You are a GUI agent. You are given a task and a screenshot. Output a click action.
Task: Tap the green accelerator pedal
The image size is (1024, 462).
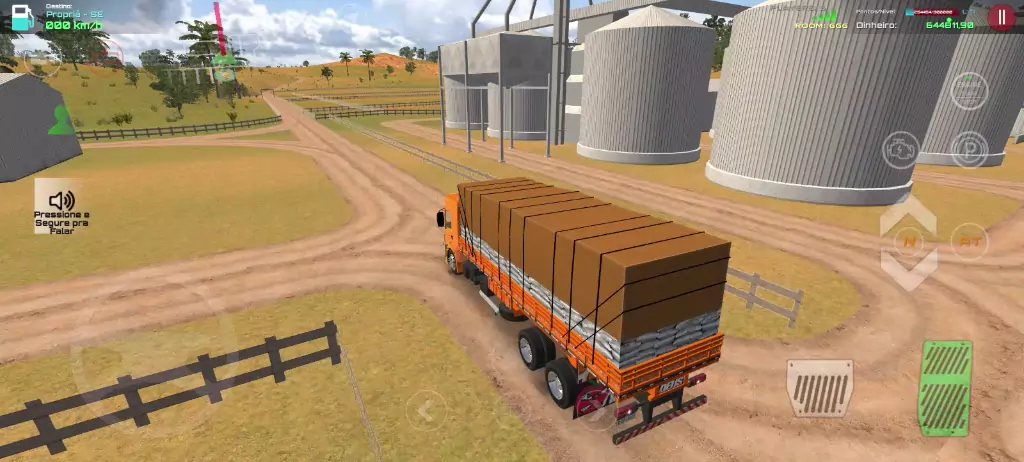click(x=945, y=387)
